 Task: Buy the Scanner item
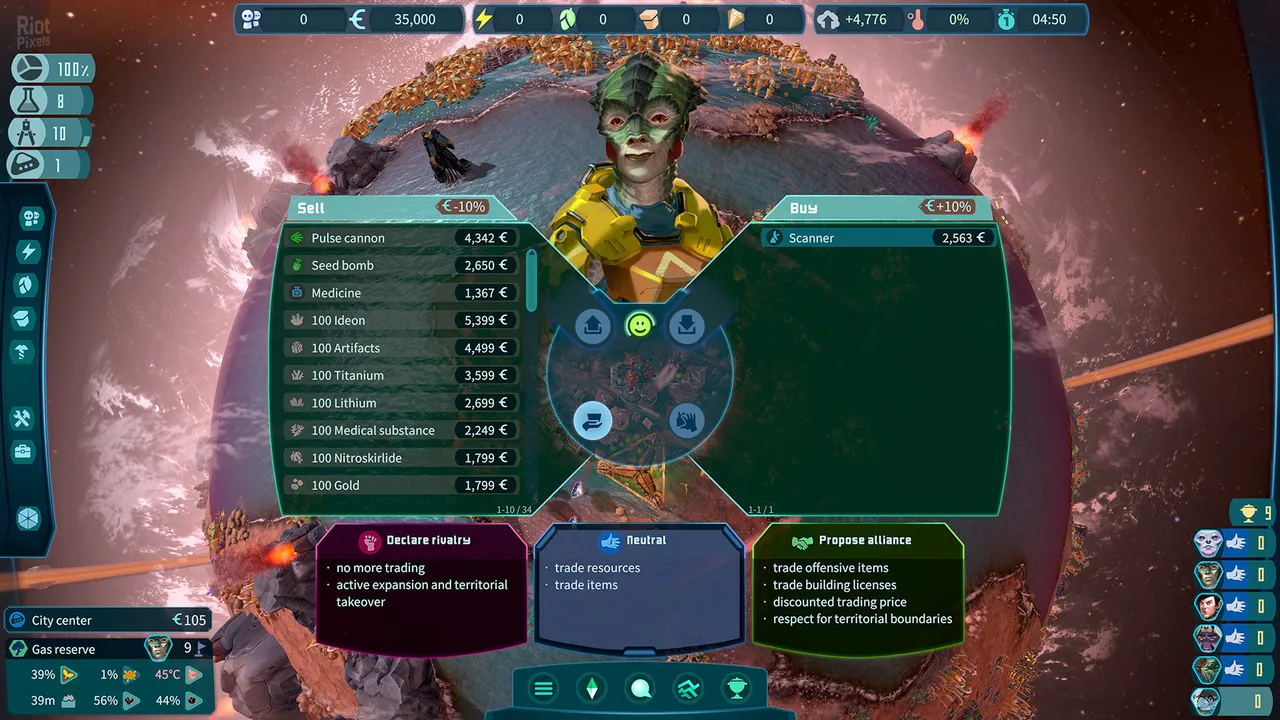(x=878, y=238)
